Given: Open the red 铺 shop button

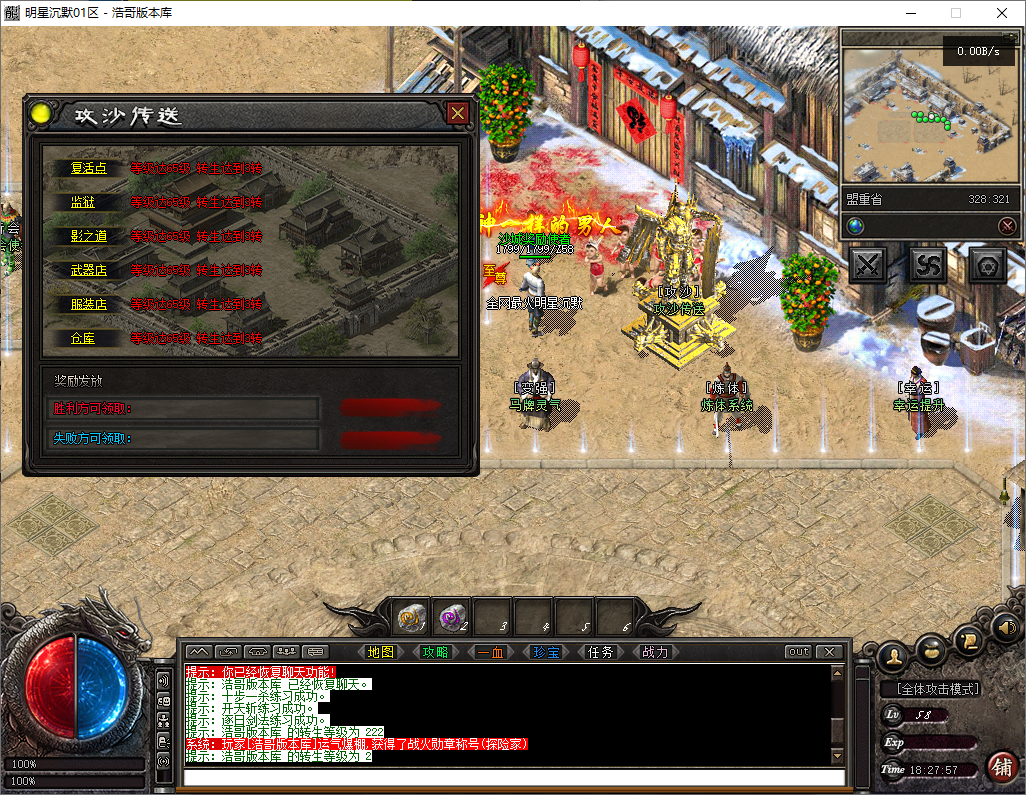Looking at the screenshot, I should (x=1001, y=767).
